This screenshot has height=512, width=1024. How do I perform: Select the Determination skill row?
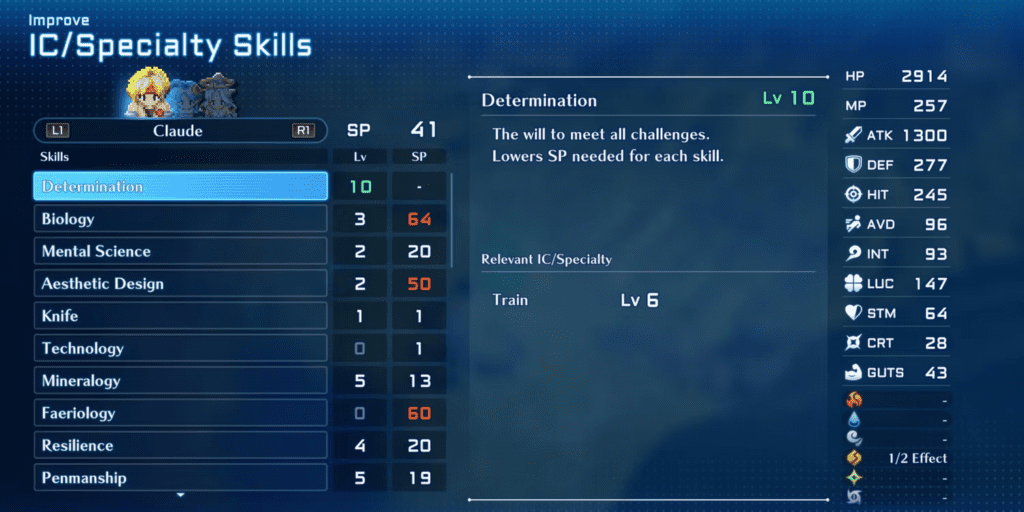(x=180, y=187)
